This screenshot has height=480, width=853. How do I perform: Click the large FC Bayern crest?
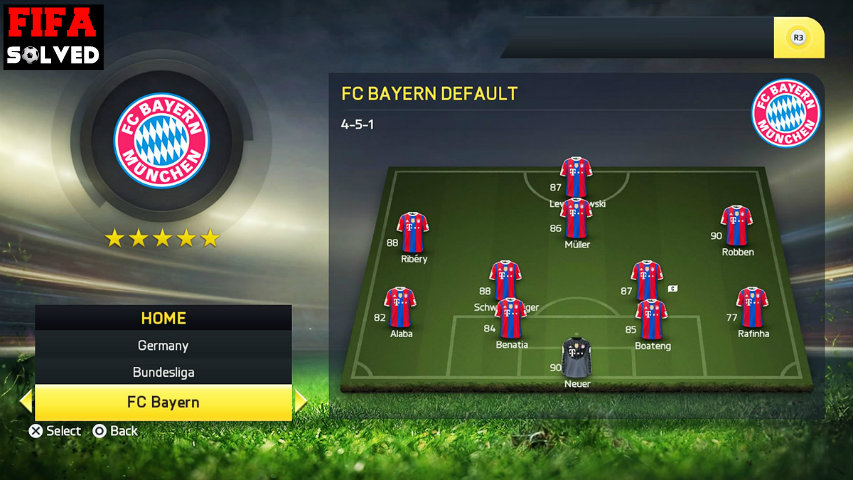point(162,141)
